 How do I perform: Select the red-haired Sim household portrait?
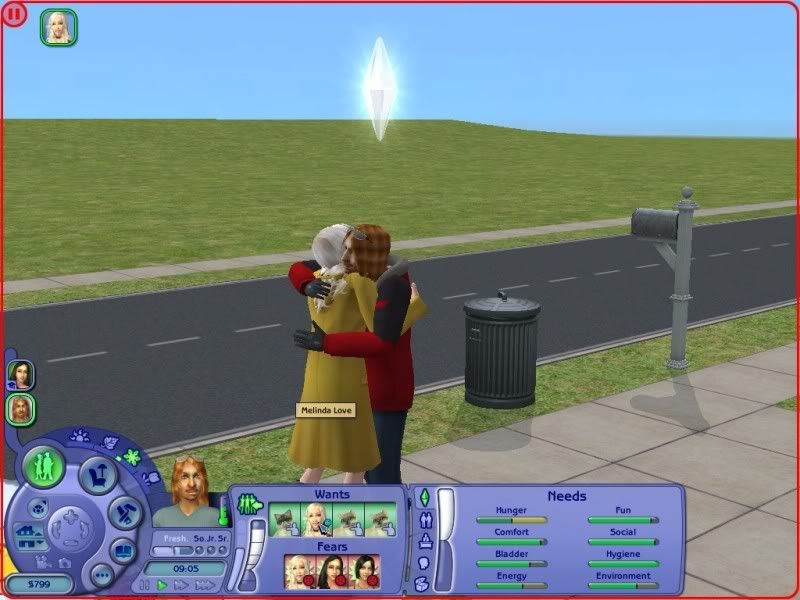point(20,409)
